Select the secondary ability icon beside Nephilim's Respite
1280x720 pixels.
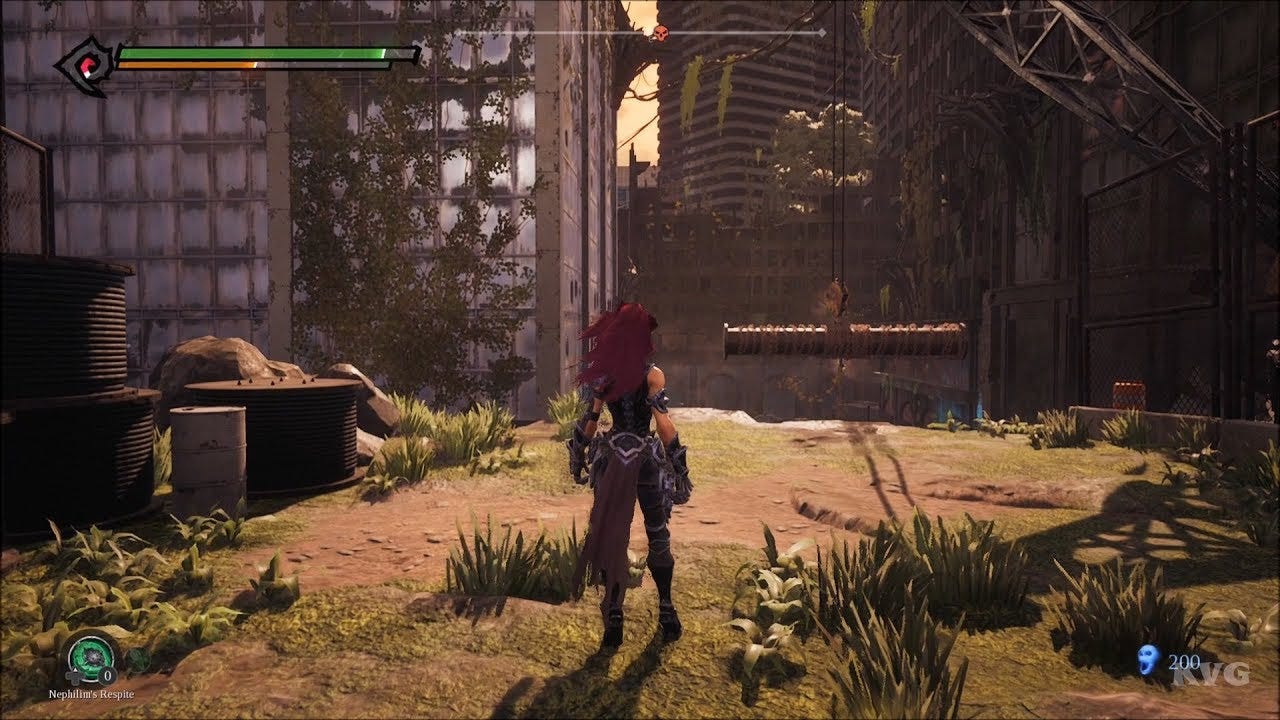[x=138, y=658]
